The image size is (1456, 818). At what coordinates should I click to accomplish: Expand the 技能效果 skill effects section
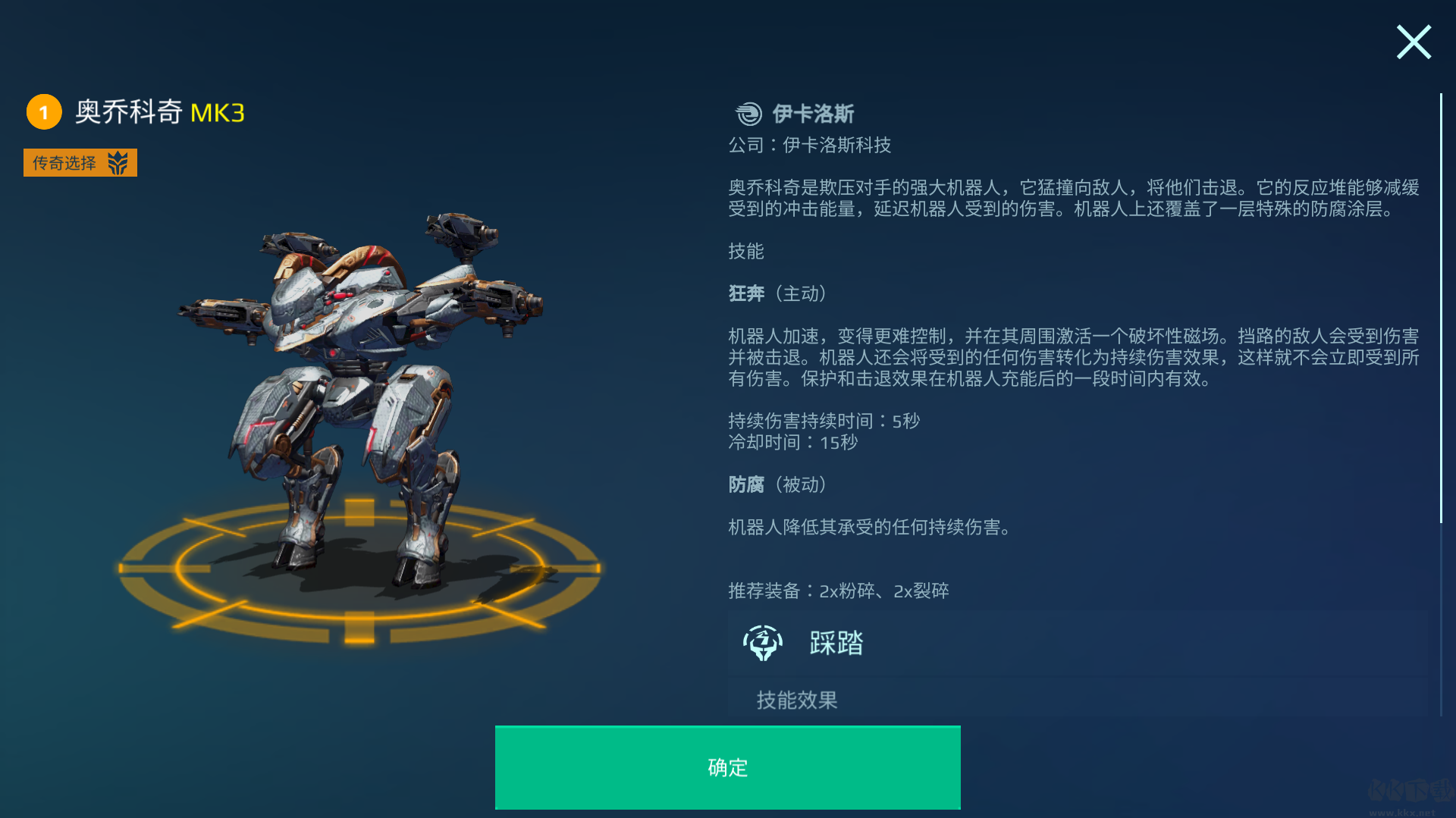coord(796,699)
